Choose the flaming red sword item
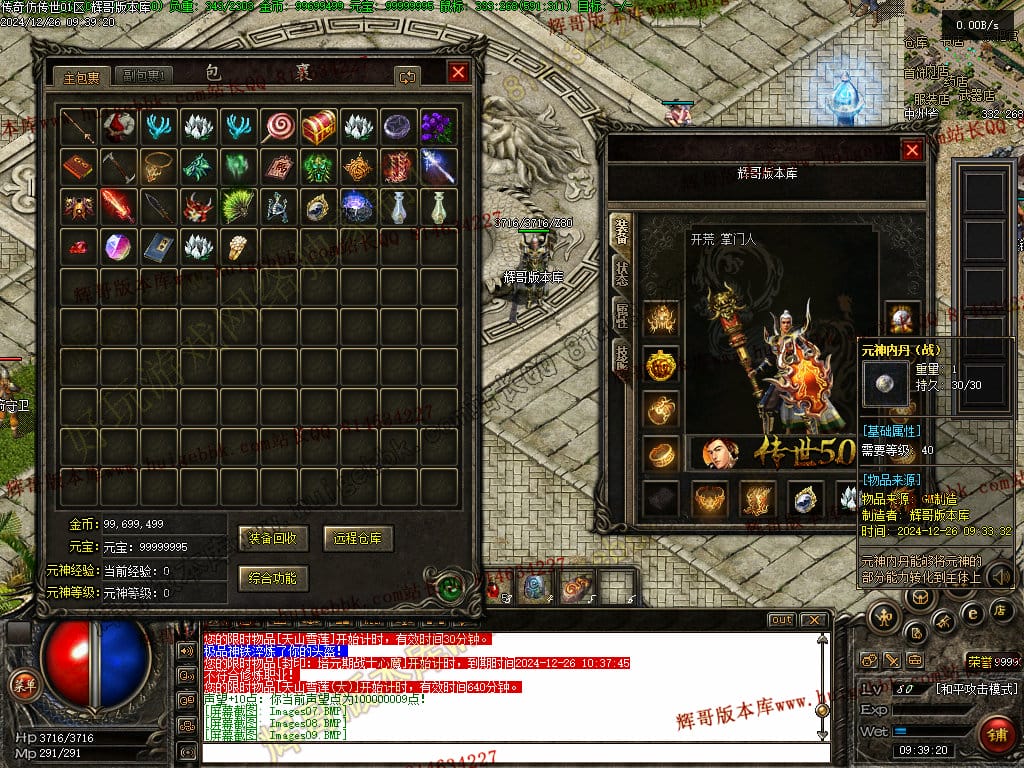This screenshot has width=1024, height=768. point(118,206)
